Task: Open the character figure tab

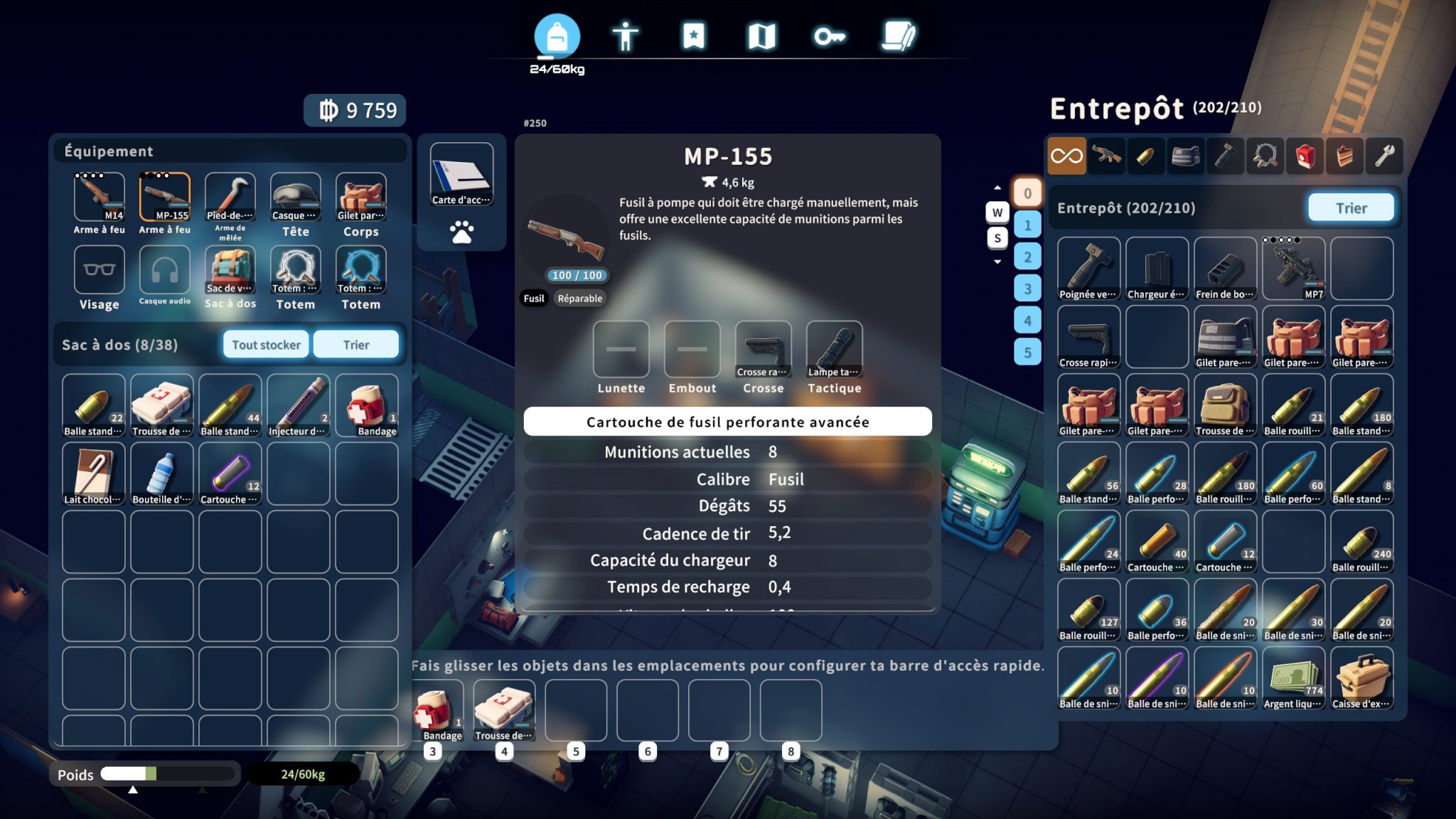Action: point(625,36)
